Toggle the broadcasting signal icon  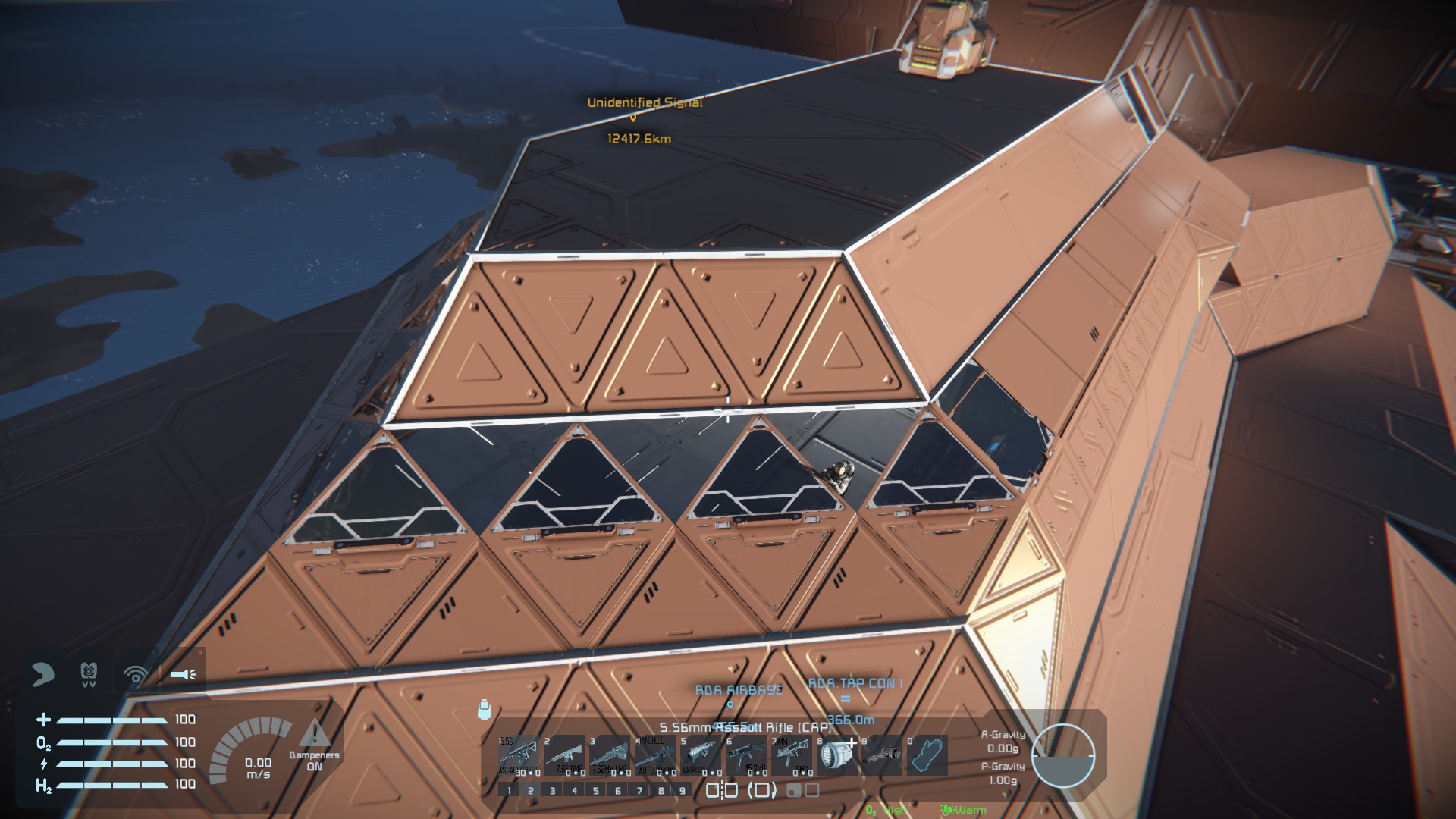click(x=136, y=674)
